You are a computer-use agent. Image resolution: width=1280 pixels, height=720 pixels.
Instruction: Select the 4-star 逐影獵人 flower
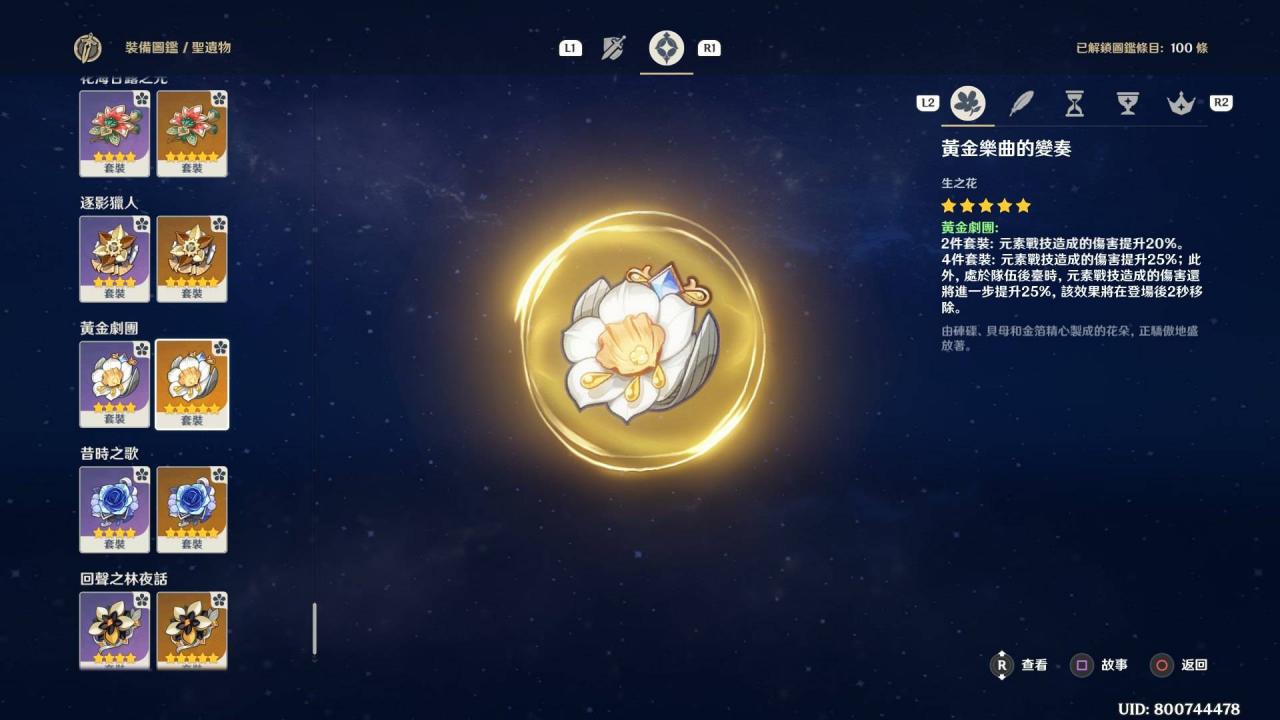(x=115, y=258)
